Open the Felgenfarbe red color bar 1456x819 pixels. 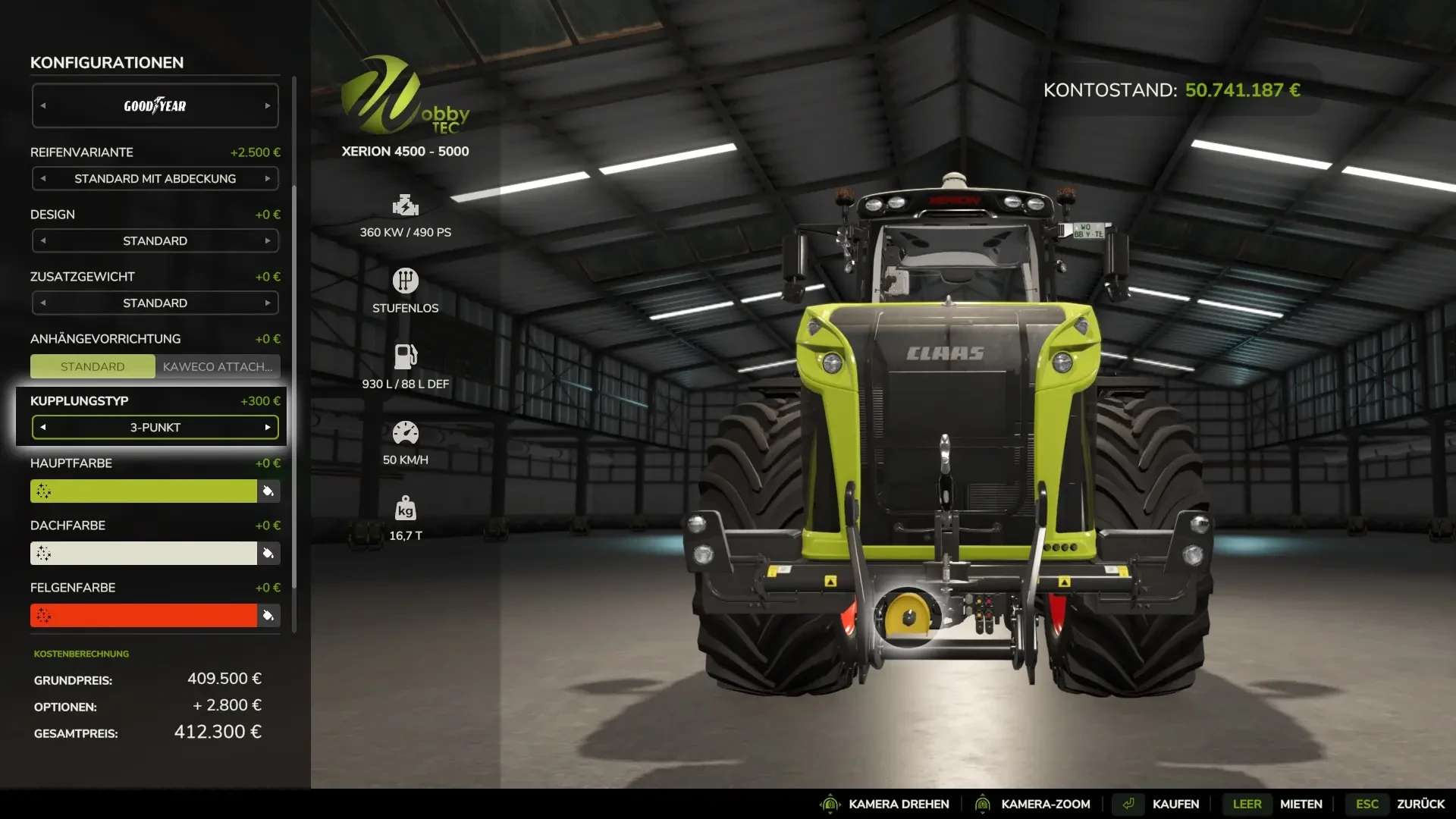[144, 616]
